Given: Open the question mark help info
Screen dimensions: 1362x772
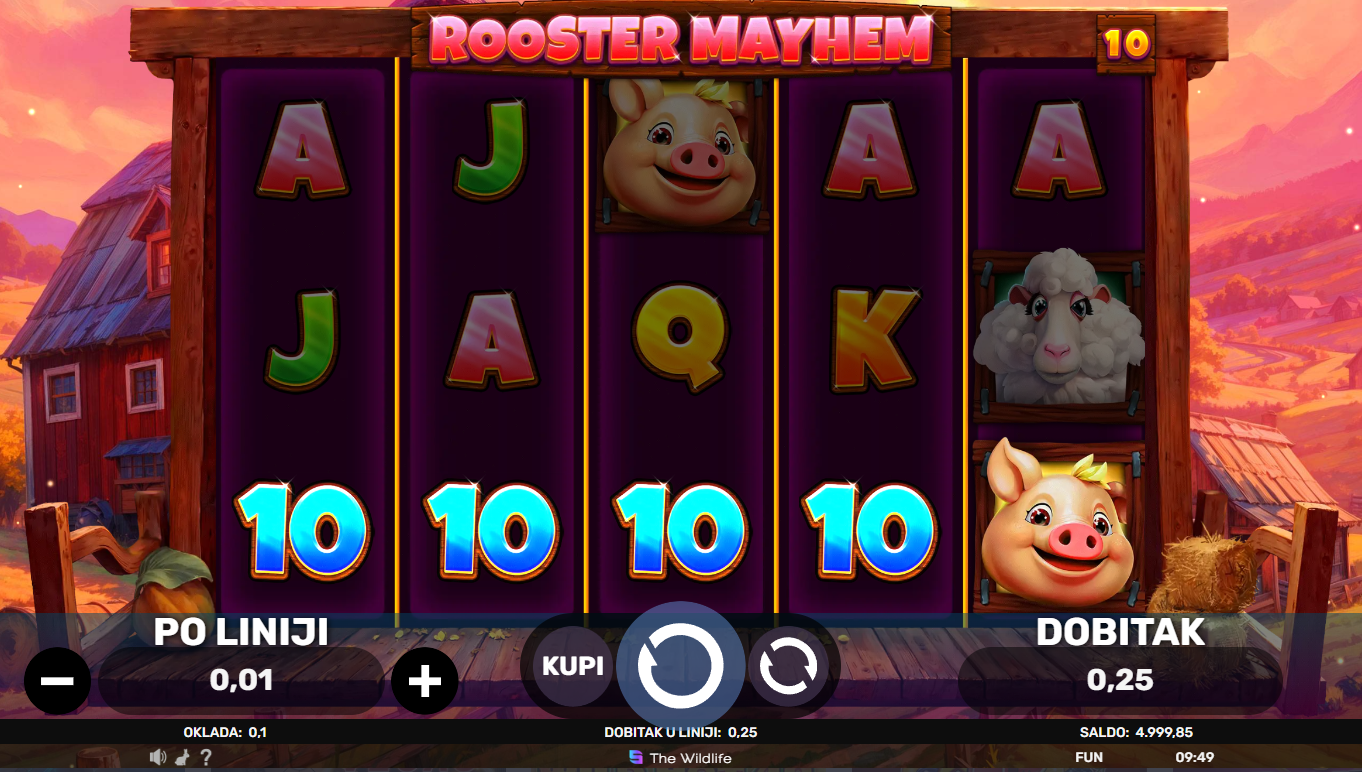Looking at the screenshot, I should 206,757.
